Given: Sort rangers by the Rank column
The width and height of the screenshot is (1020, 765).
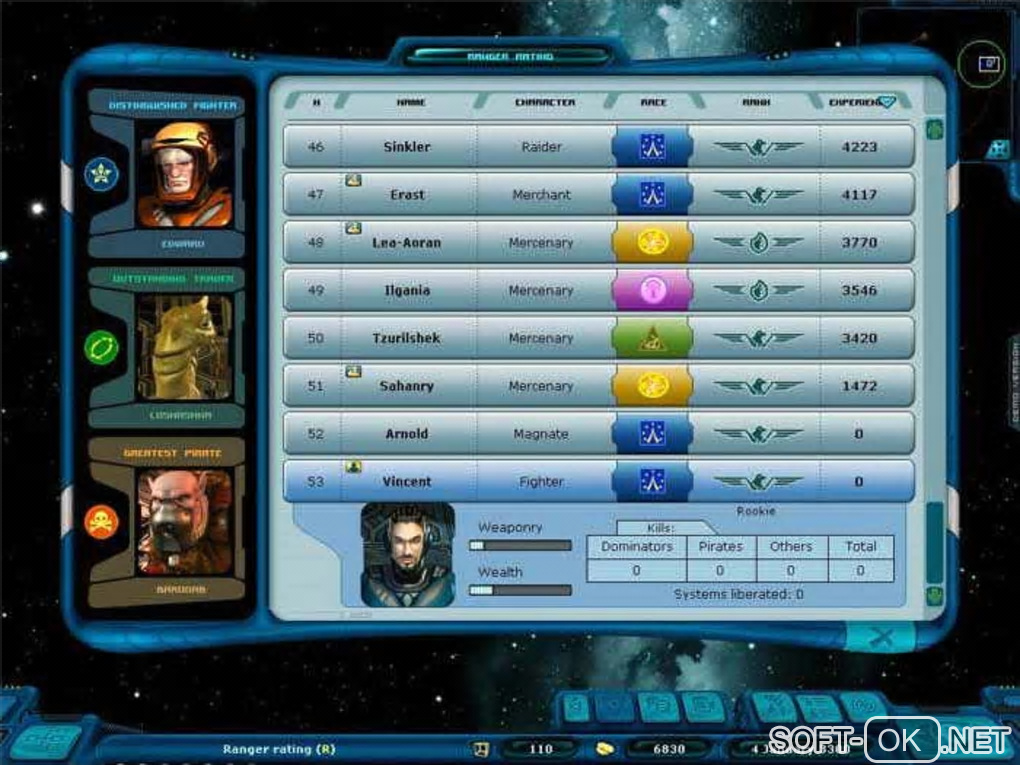Looking at the screenshot, I should coord(755,102).
